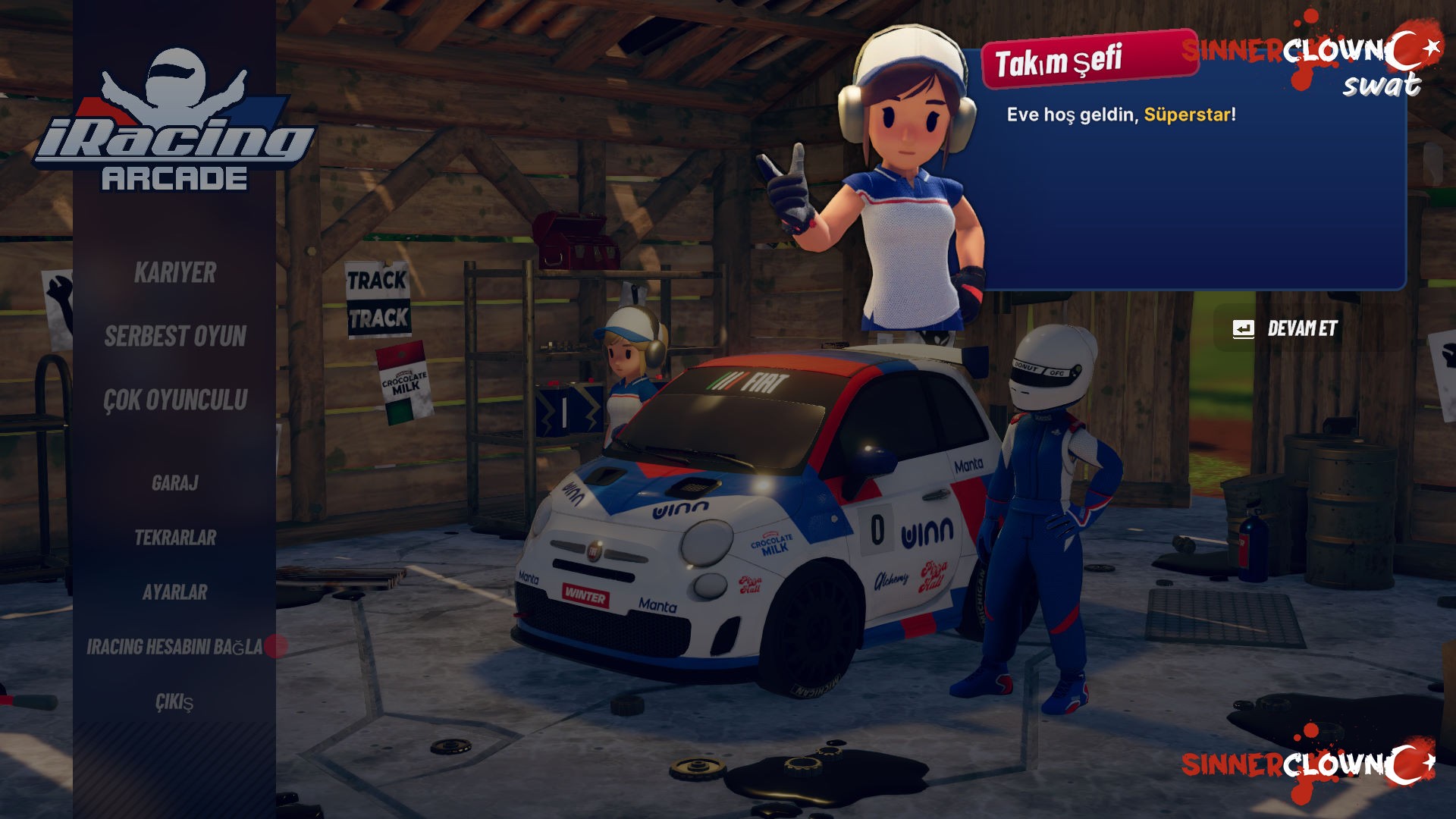The image size is (1456, 819).
Task: View Tekrarlar replays
Action: tap(175, 538)
